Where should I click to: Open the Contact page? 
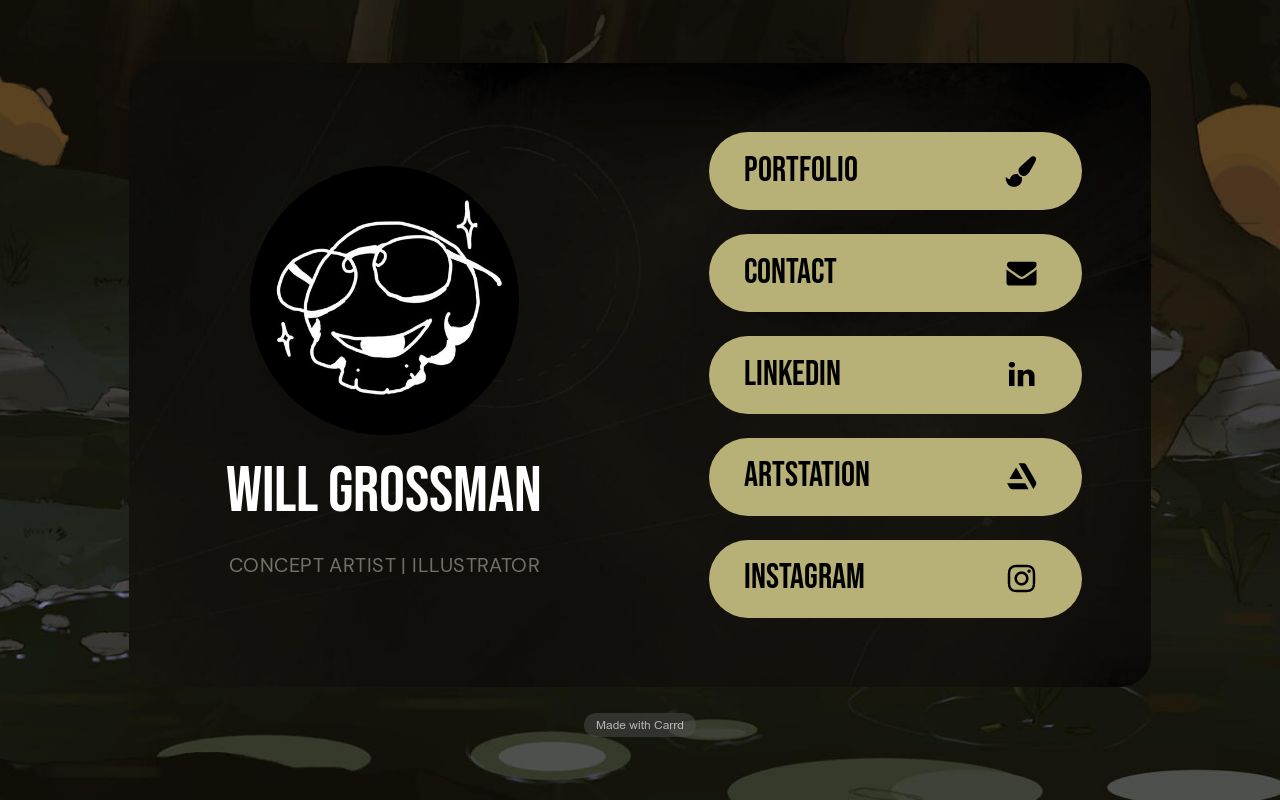tap(895, 272)
